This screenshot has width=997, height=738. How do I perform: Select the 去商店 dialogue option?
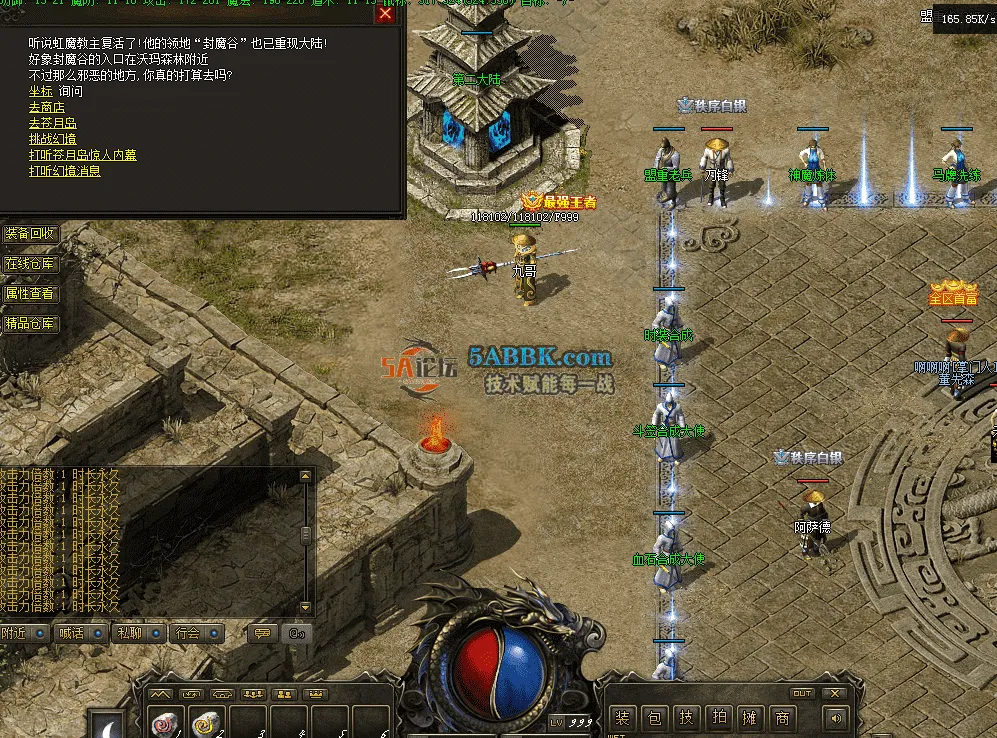point(47,107)
